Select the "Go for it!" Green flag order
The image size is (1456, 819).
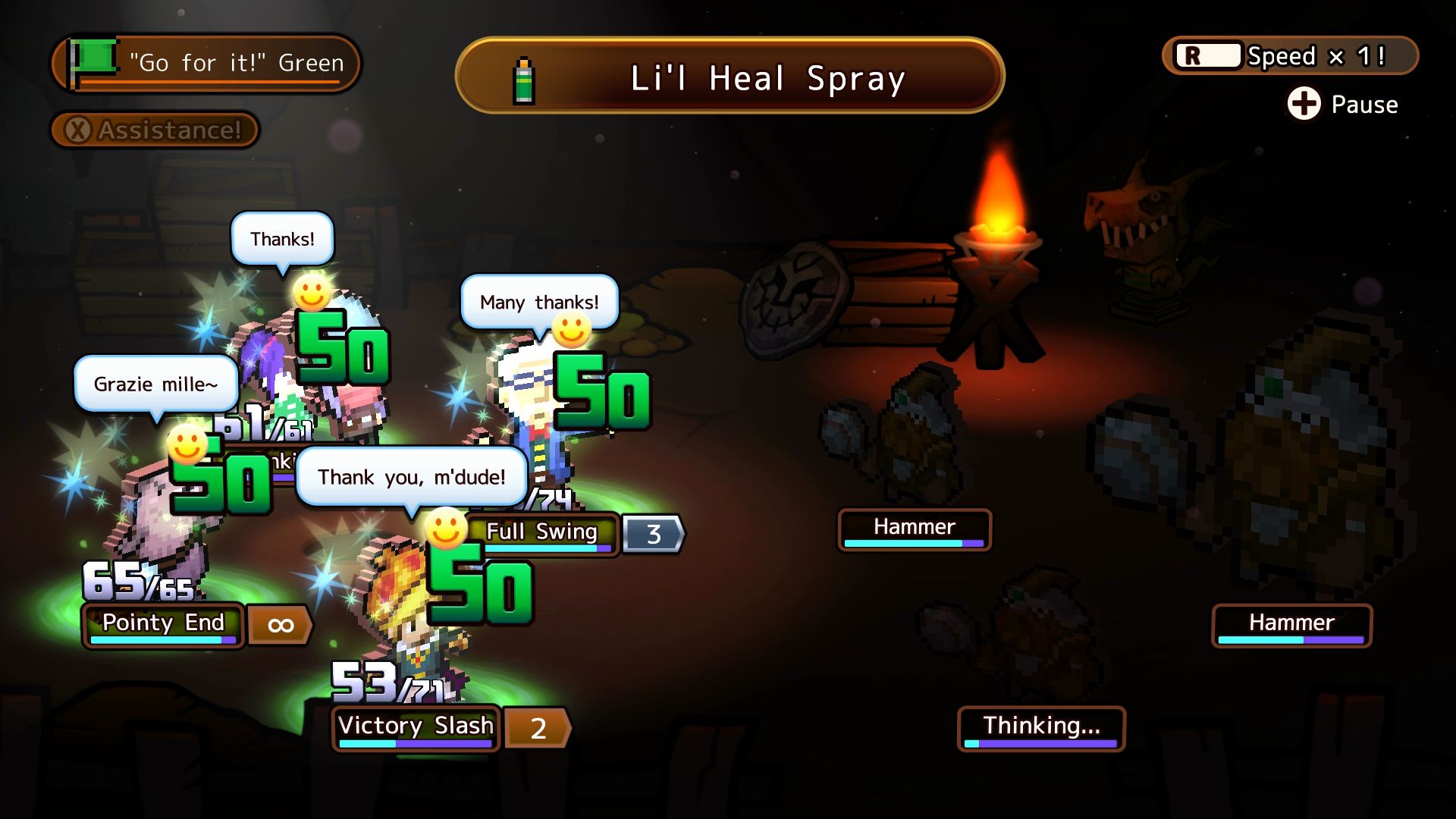tap(206, 63)
